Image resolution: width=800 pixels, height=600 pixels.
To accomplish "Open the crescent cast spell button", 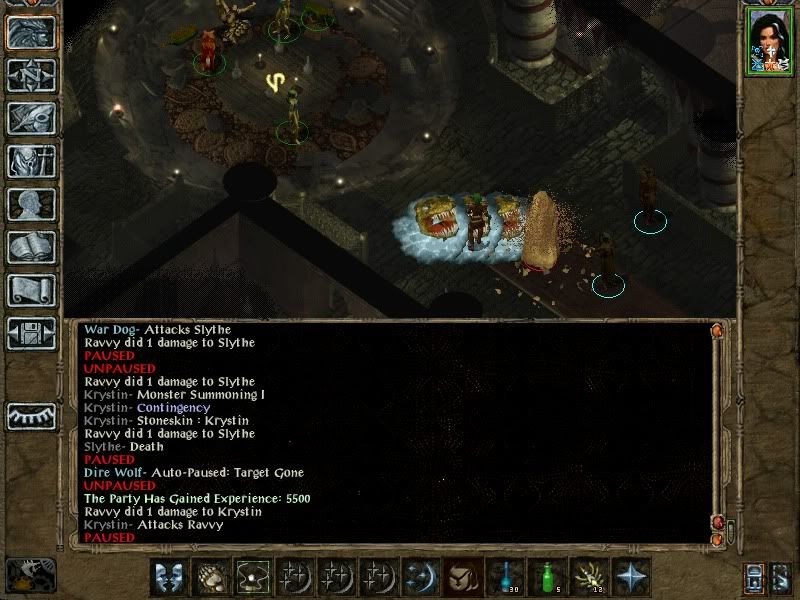I will point(420,577).
